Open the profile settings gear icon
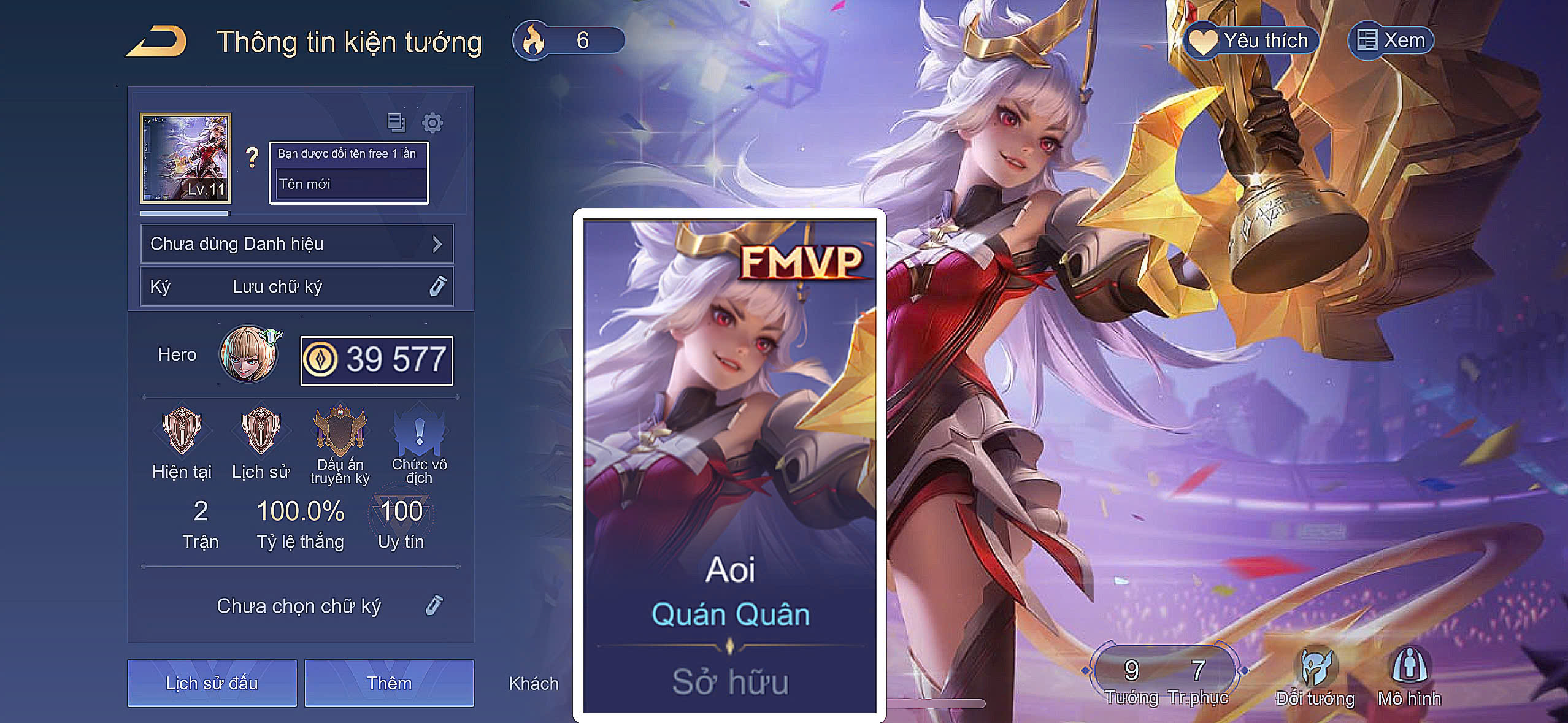The width and height of the screenshot is (1568, 723). coord(434,123)
